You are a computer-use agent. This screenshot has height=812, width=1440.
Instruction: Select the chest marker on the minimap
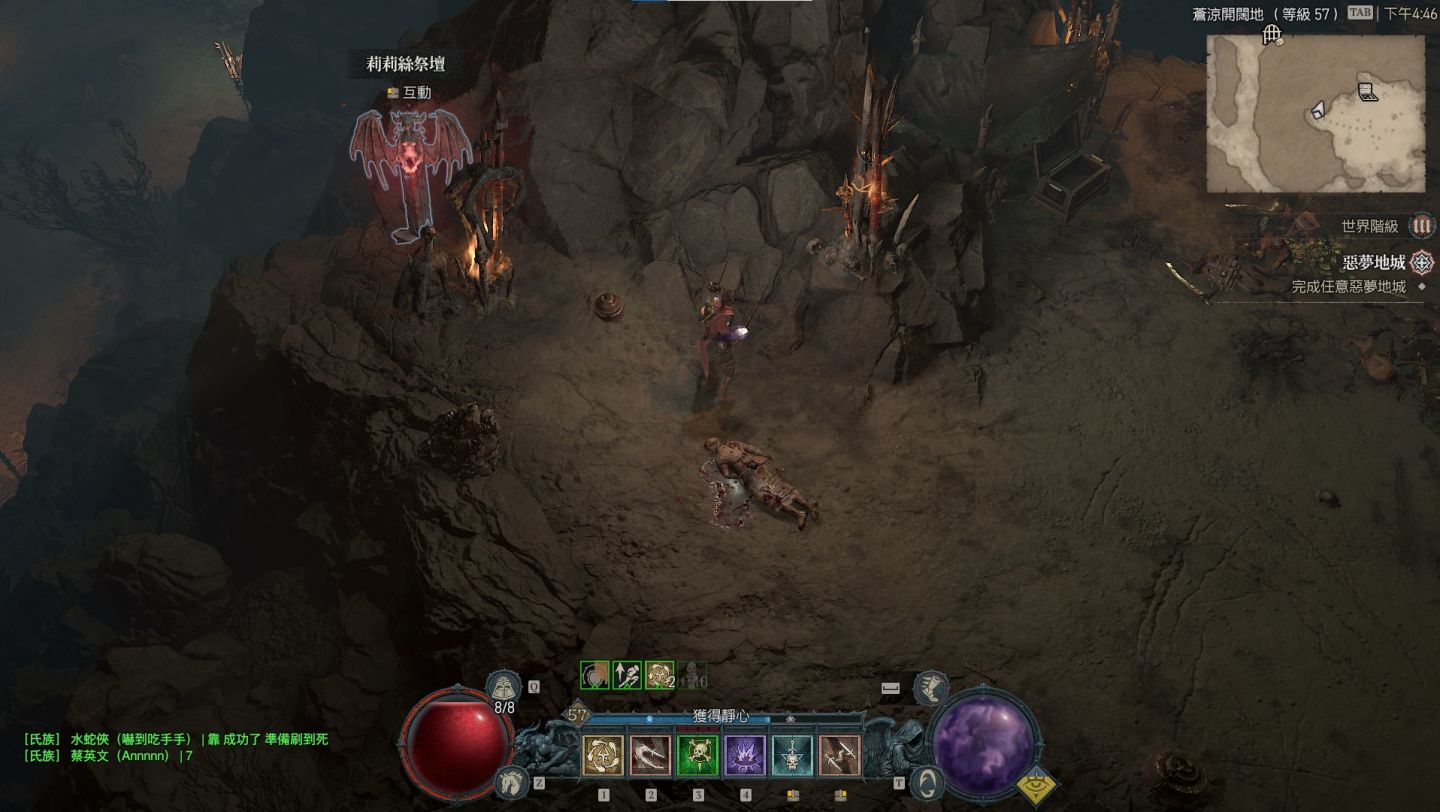click(1368, 93)
